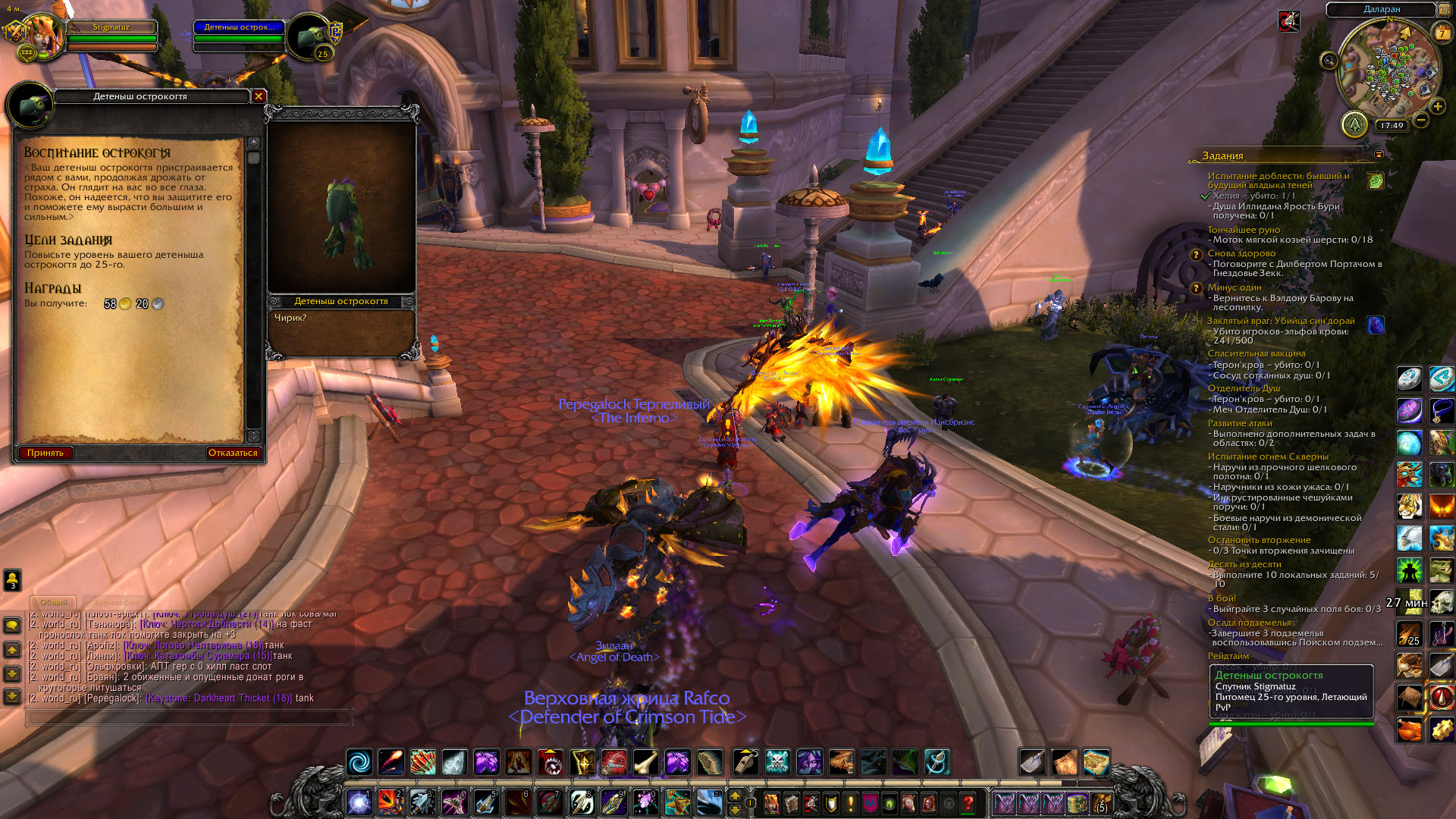Open the red question mark help button
The height and width of the screenshot is (819, 1456).
(x=968, y=802)
